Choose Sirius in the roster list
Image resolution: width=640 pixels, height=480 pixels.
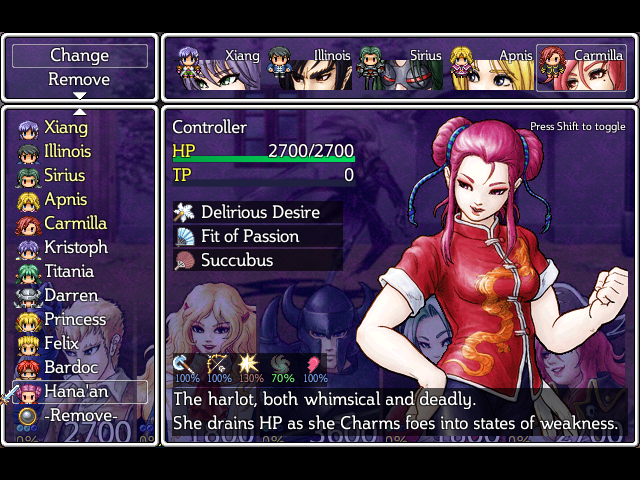(x=65, y=176)
